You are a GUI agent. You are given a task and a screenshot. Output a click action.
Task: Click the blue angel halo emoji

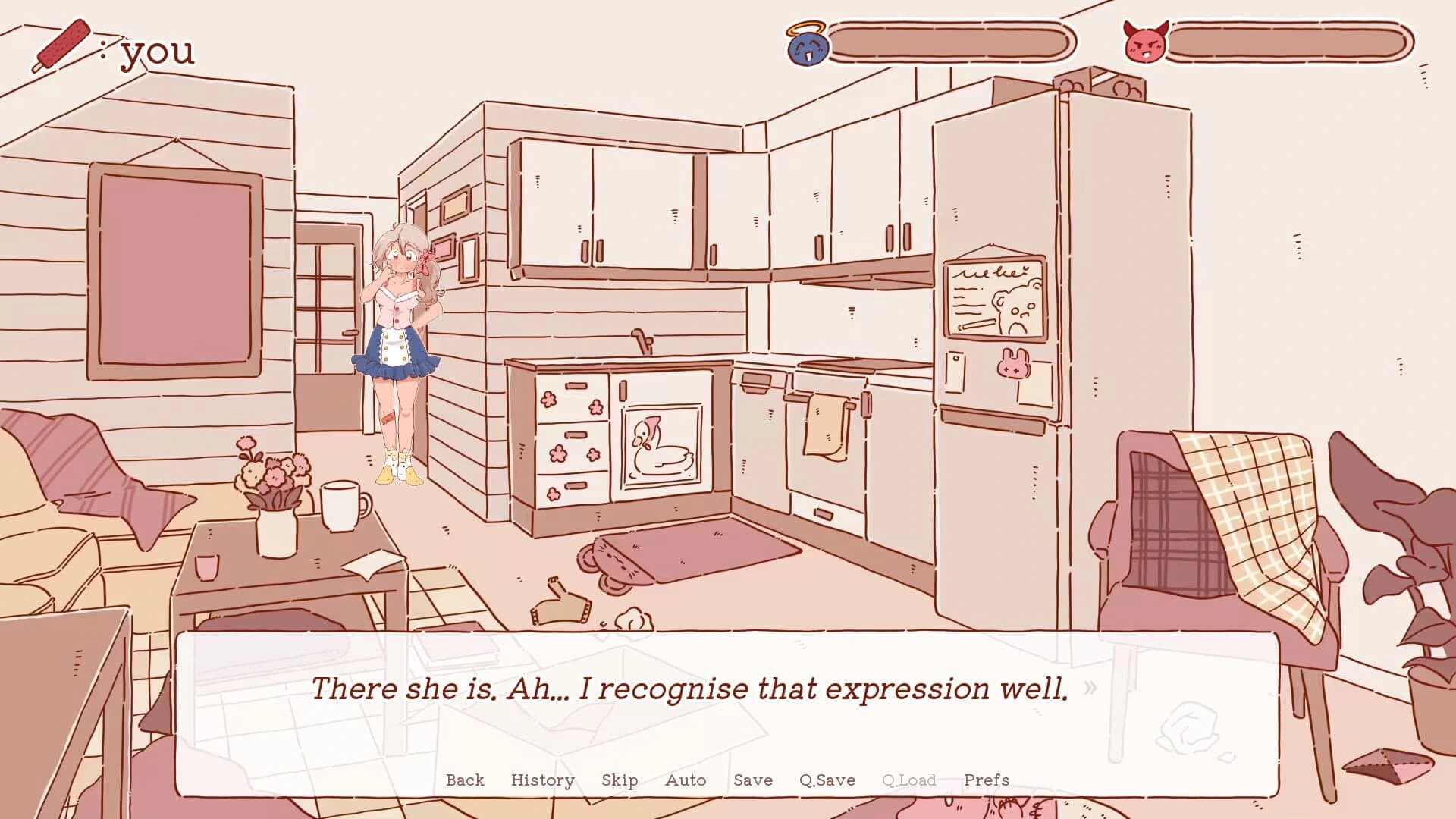coord(808,48)
